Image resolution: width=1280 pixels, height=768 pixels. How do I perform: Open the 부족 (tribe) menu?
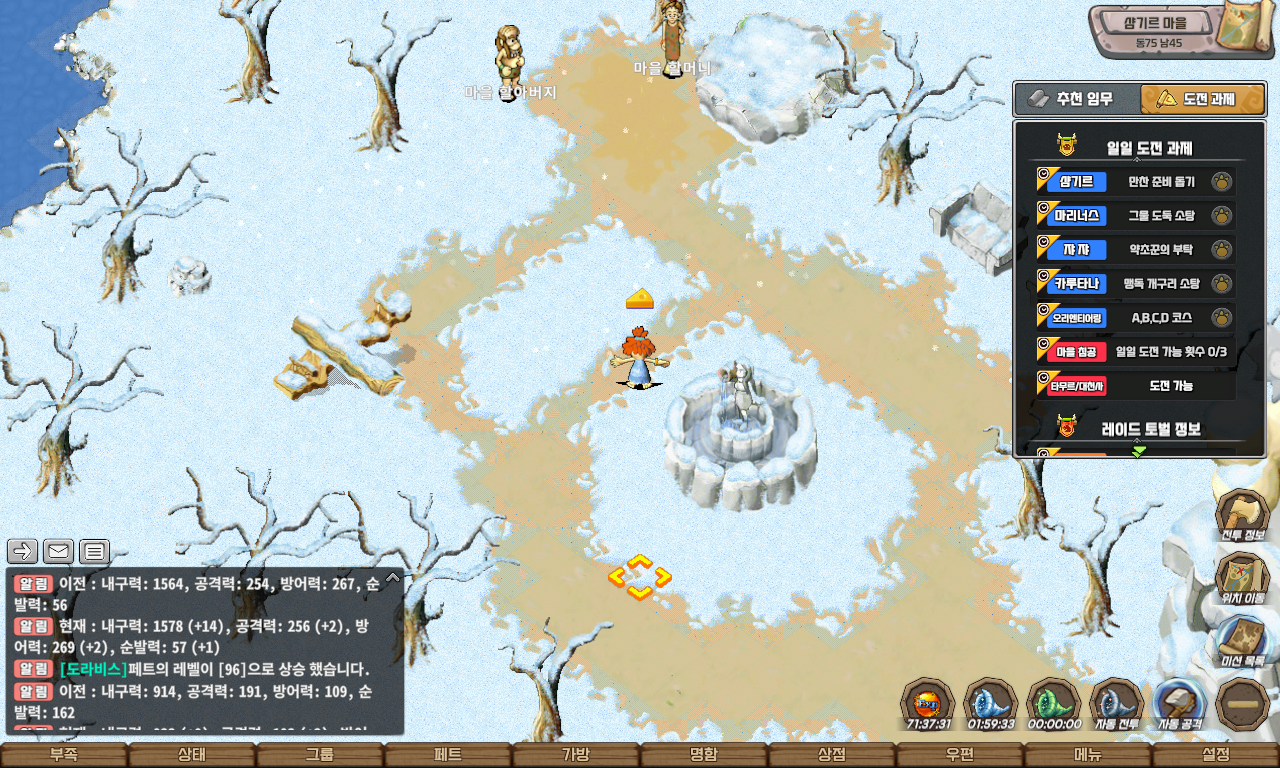(64, 755)
